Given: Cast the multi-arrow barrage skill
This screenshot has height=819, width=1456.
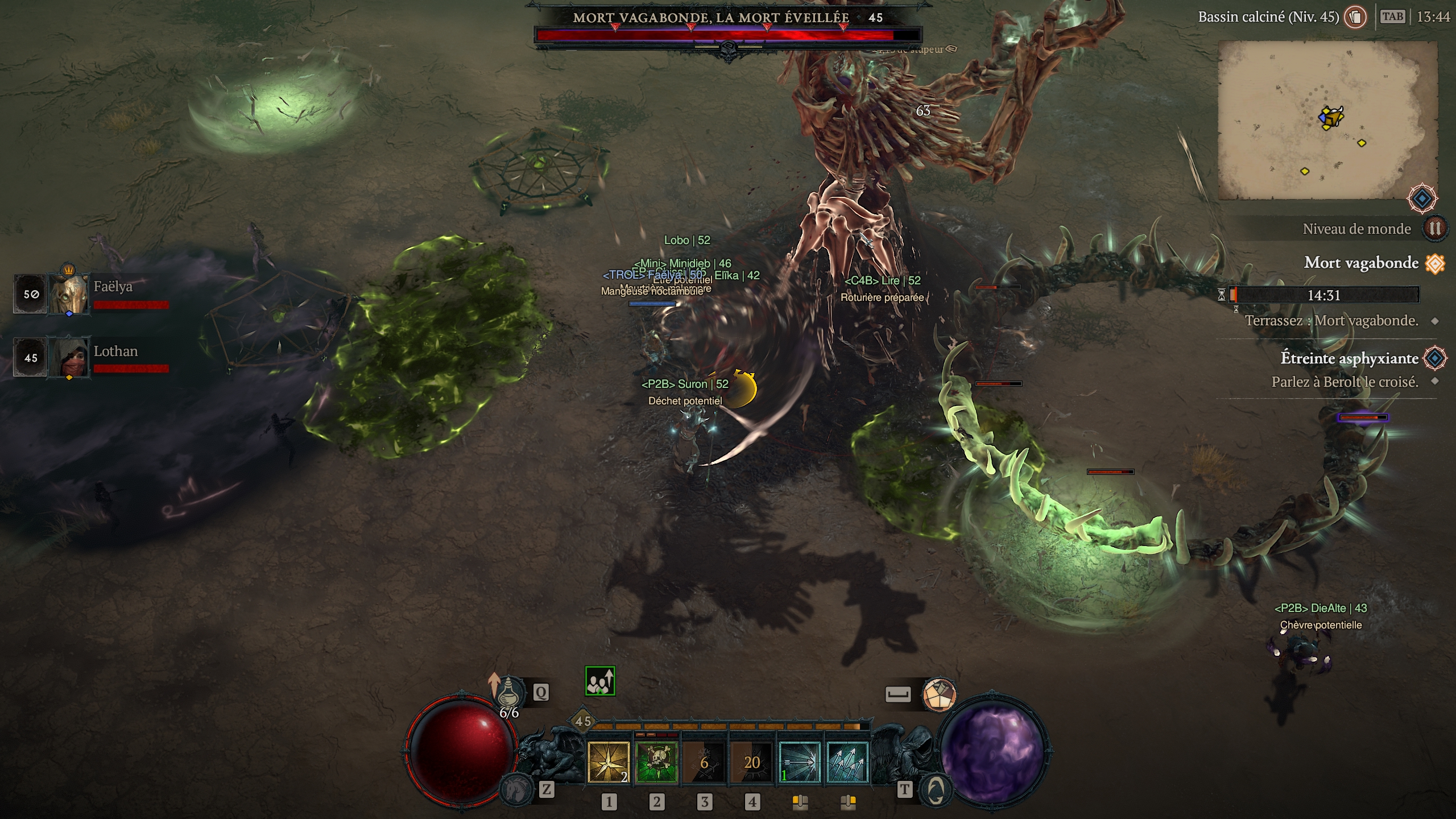Looking at the screenshot, I should click(847, 762).
